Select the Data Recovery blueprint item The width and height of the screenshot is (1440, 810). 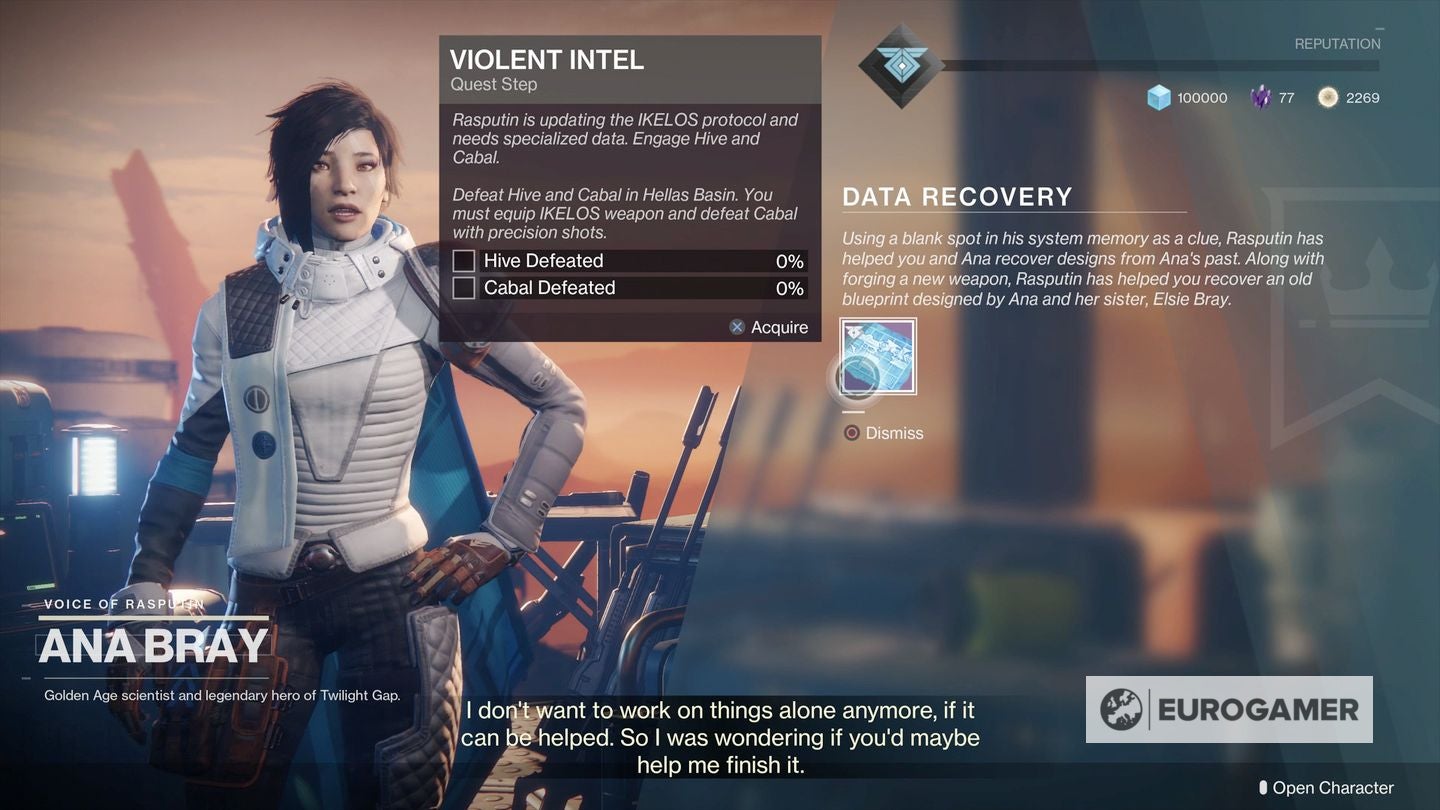pos(878,357)
